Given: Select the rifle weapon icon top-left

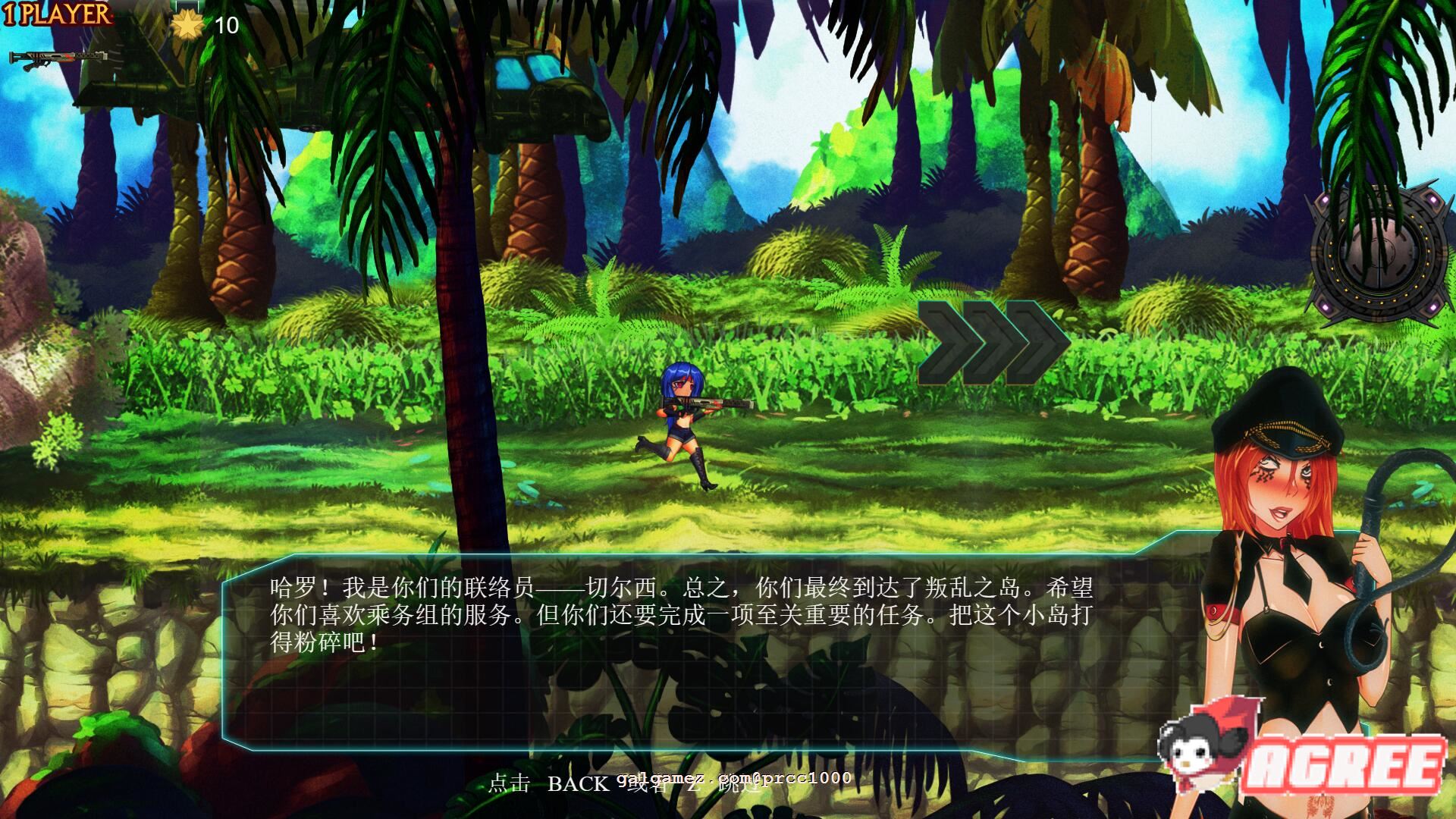Looking at the screenshot, I should pos(57,61).
